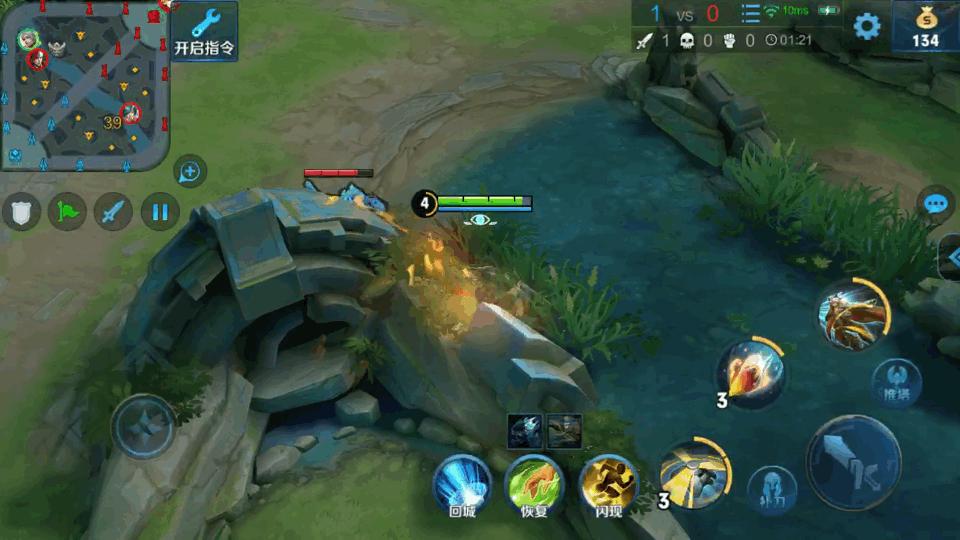The height and width of the screenshot is (540, 960).
Task: Activate the golden armored warrior ultimate skill
Action: tap(853, 313)
